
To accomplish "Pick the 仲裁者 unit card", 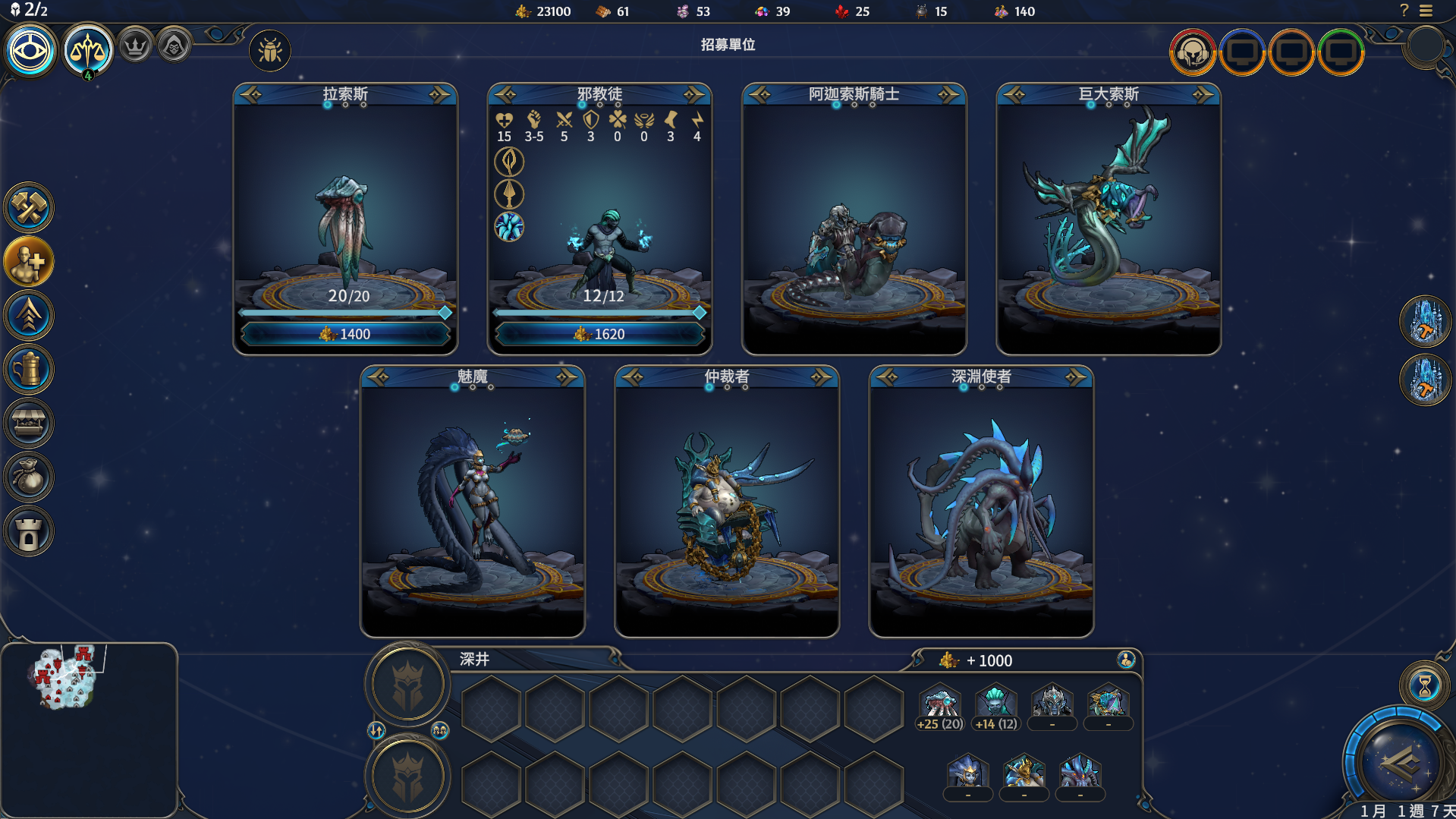I will 726,502.
